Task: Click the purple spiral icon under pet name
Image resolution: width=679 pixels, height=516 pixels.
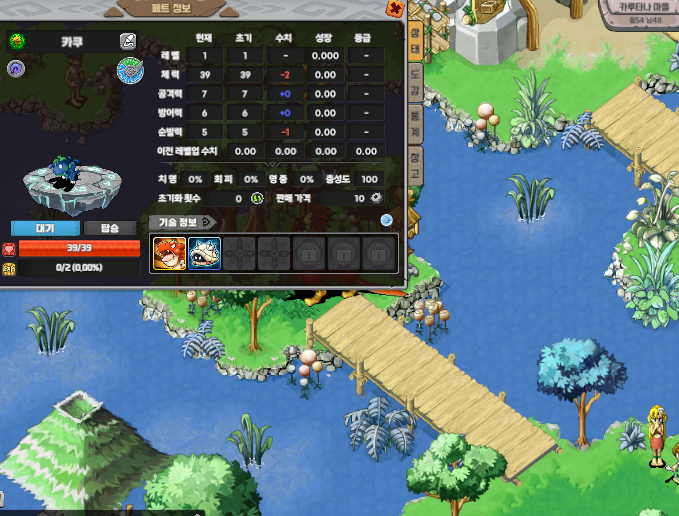Action: 17,68
